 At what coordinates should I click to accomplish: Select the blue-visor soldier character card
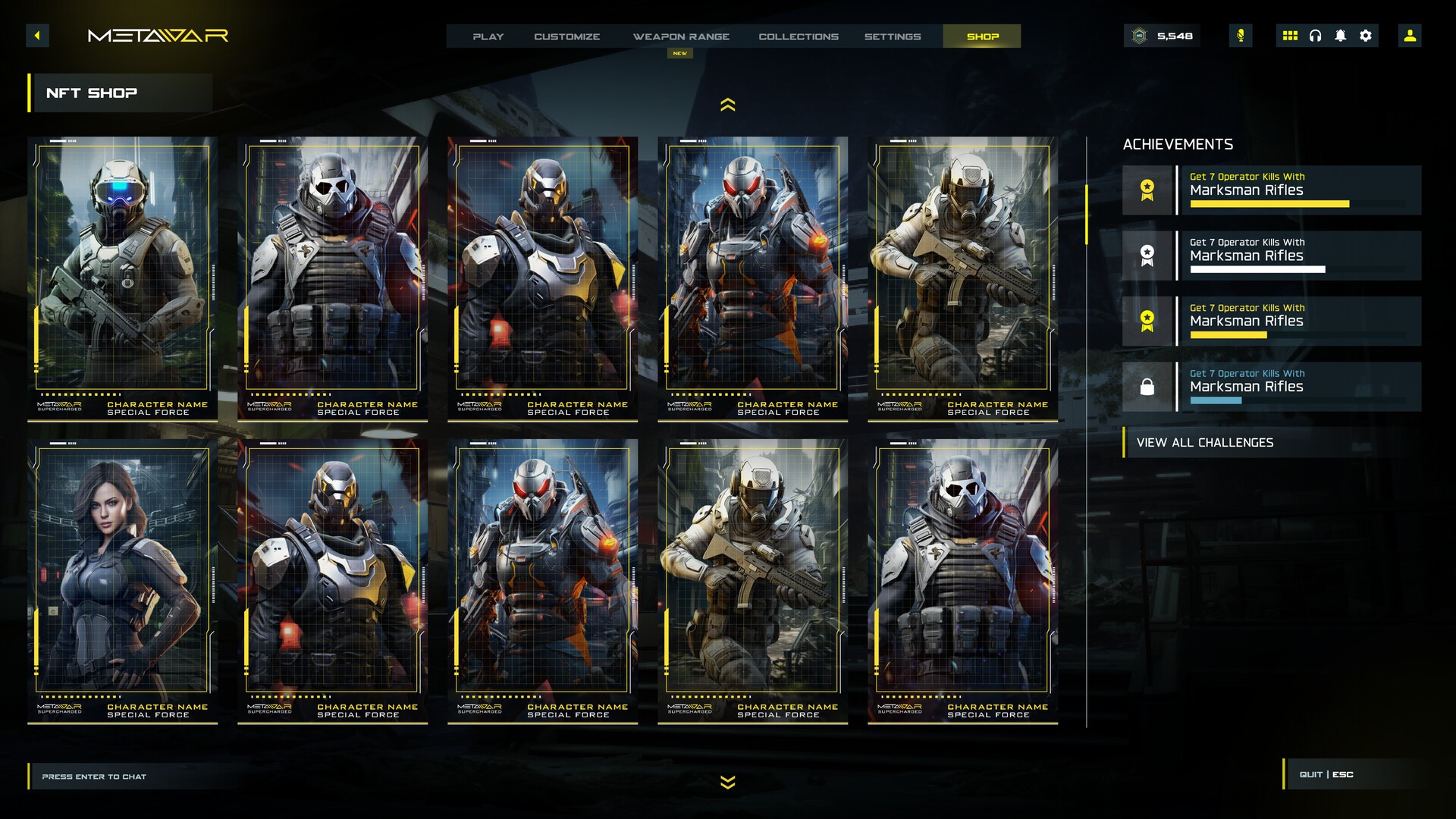coord(123,278)
